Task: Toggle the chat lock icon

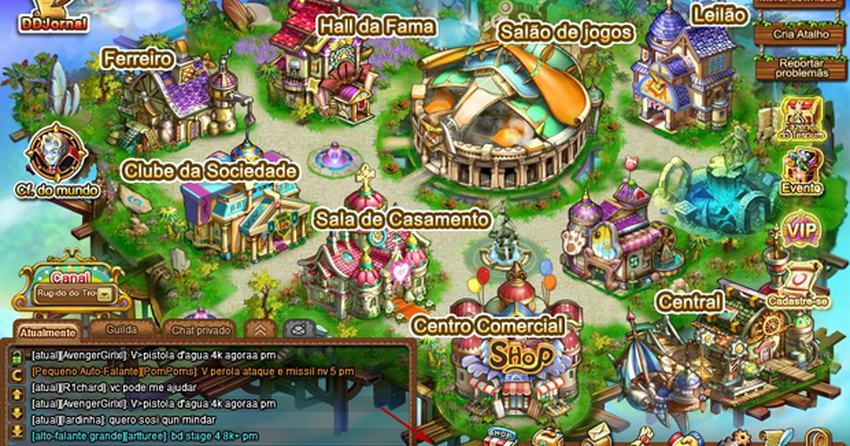Action: click(x=296, y=328)
